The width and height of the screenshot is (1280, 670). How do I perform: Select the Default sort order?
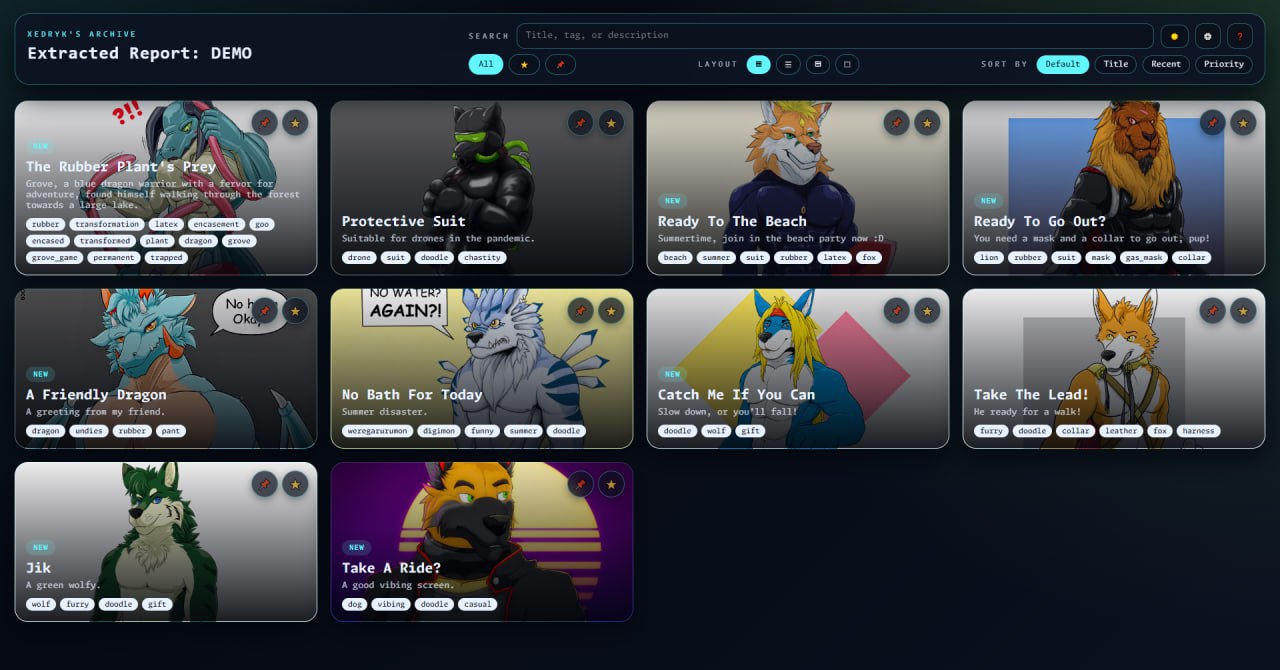[x=1062, y=64]
